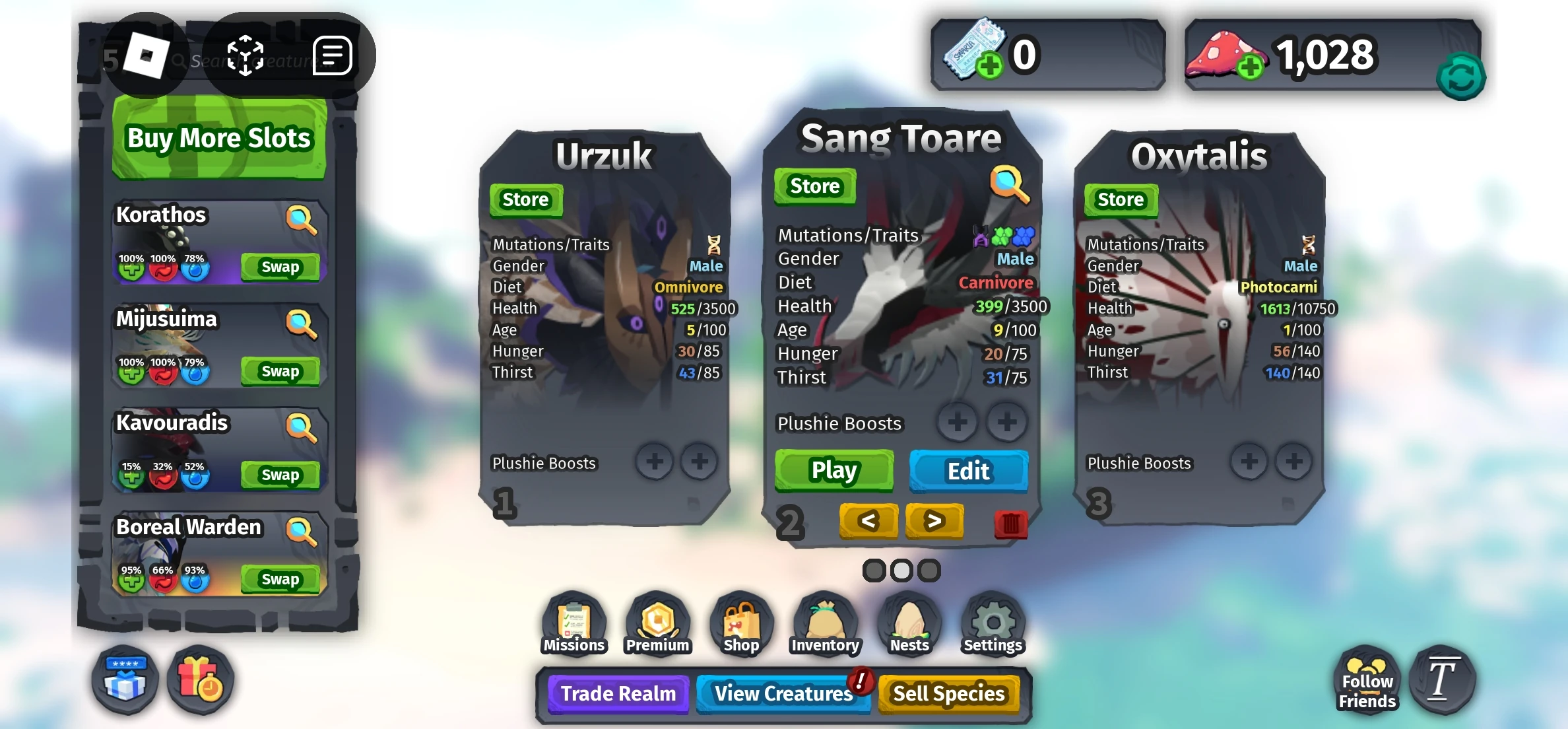Click the next creature arrow

pos(934,522)
